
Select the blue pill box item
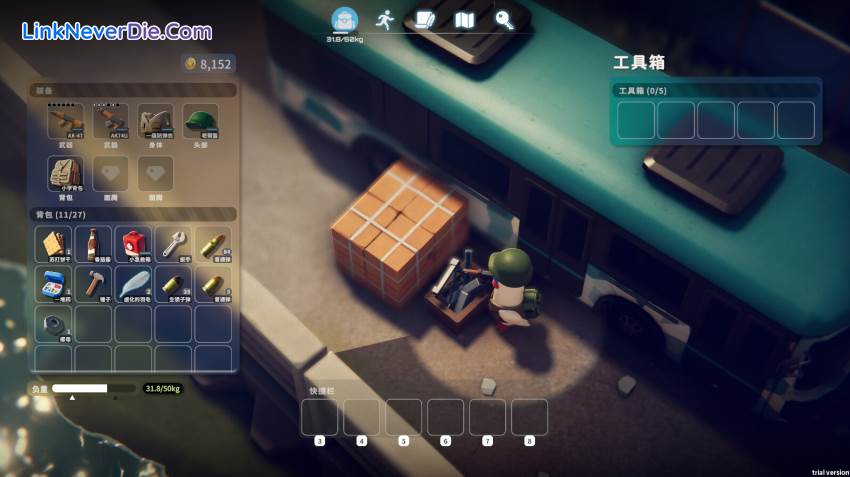53,284
